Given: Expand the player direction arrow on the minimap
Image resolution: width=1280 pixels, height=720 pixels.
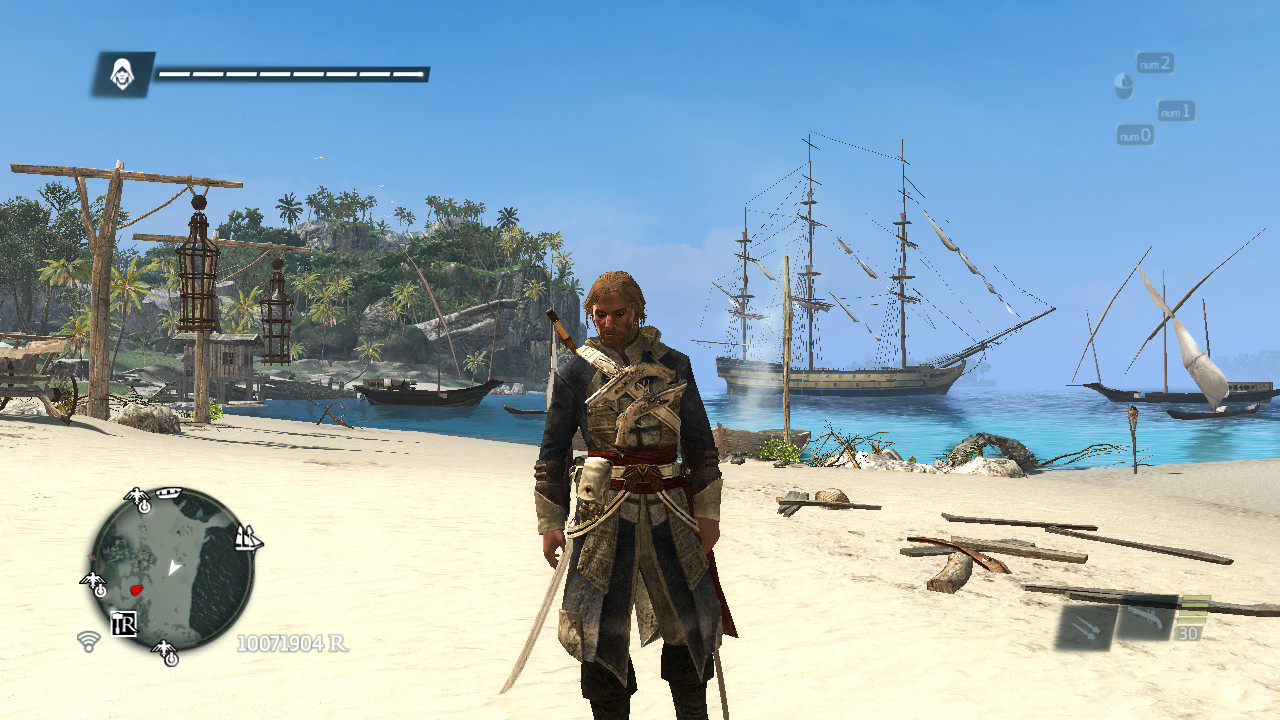Looking at the screenshot, I should pos(174,567).
